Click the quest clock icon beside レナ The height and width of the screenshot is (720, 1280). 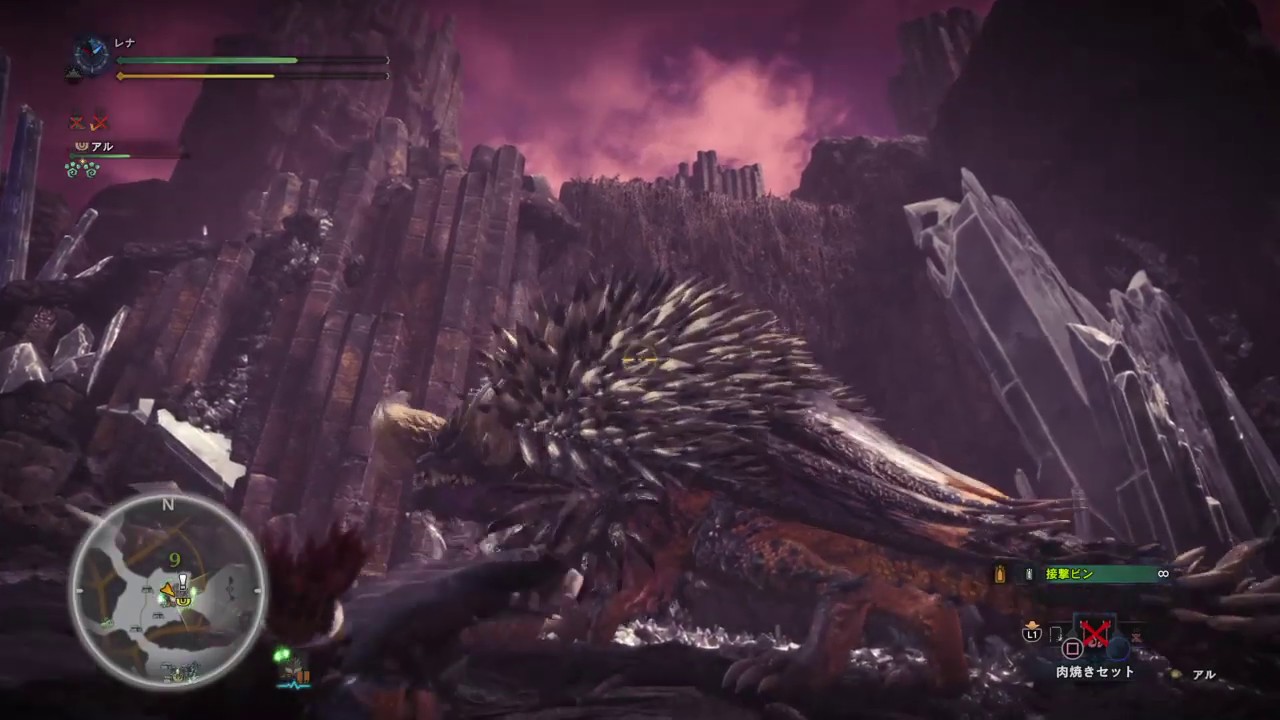(x=92, y=53)
